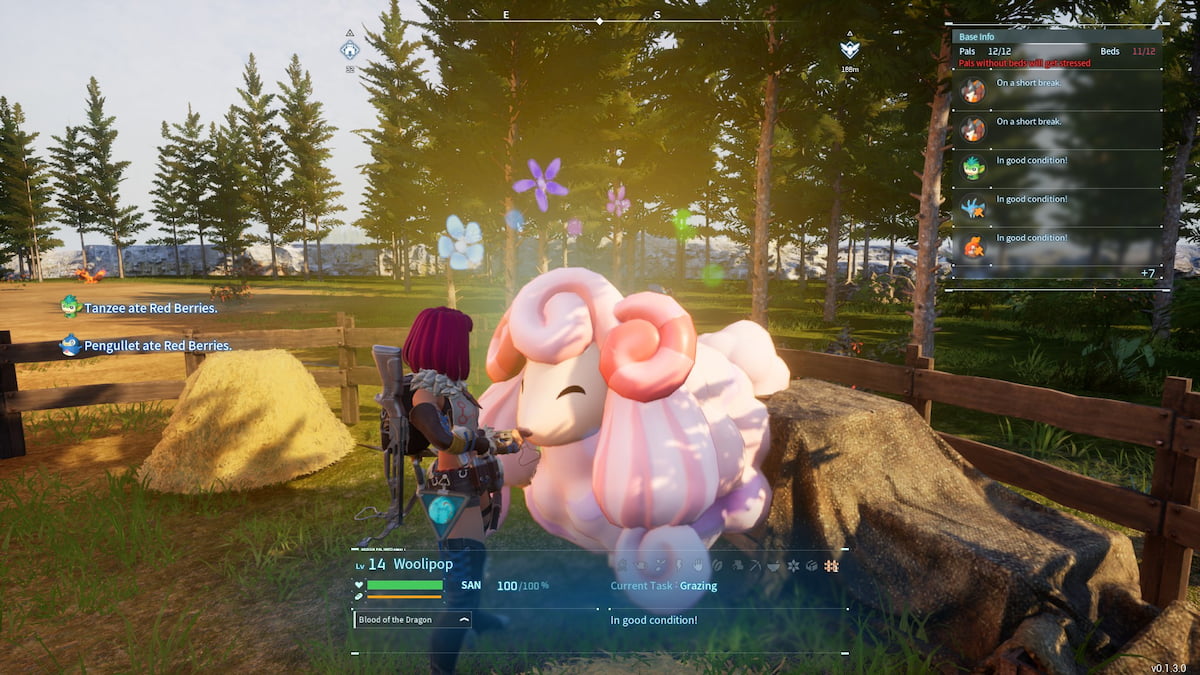
Task: Select the highlighted farming work suitability icon
Action: 831,565
